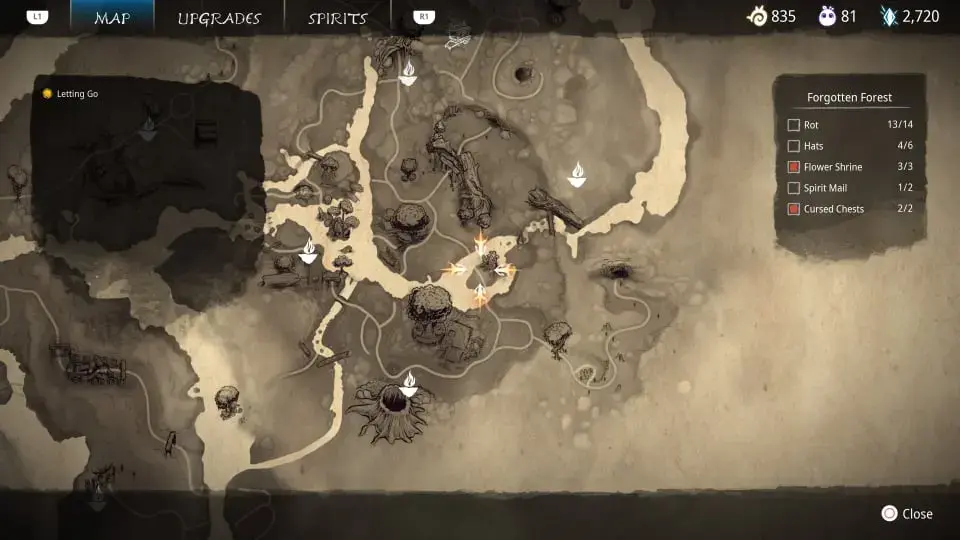
Task: Toggle the Hats checkbox
Action: point(794,146)
